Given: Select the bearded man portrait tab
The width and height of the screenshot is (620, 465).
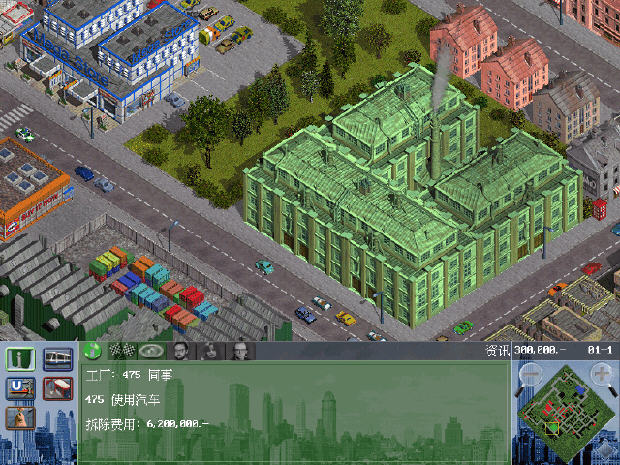Looking at the screenshot, I should [x=181, y=351].
